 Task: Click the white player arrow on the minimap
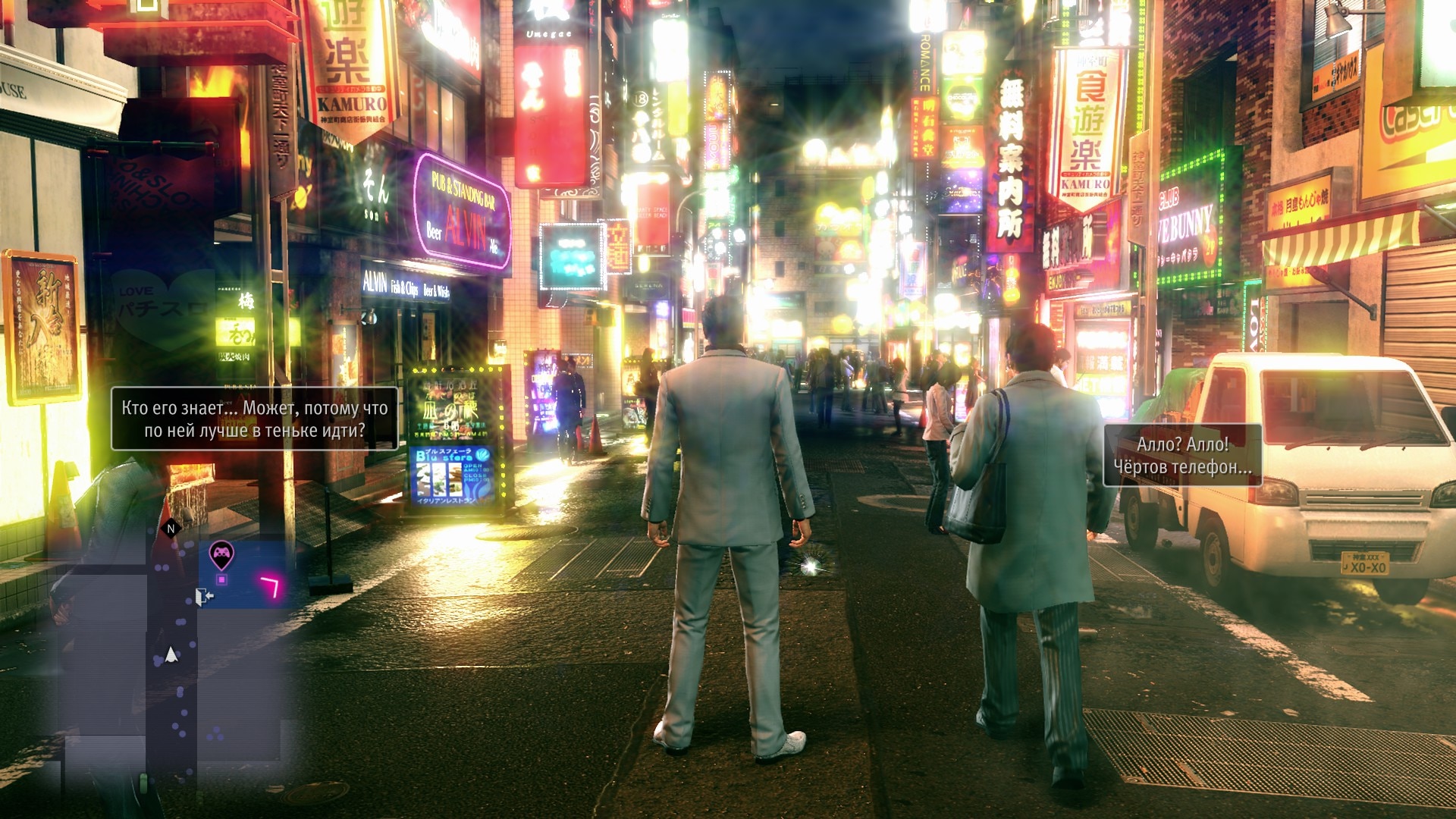coord(171,654)
